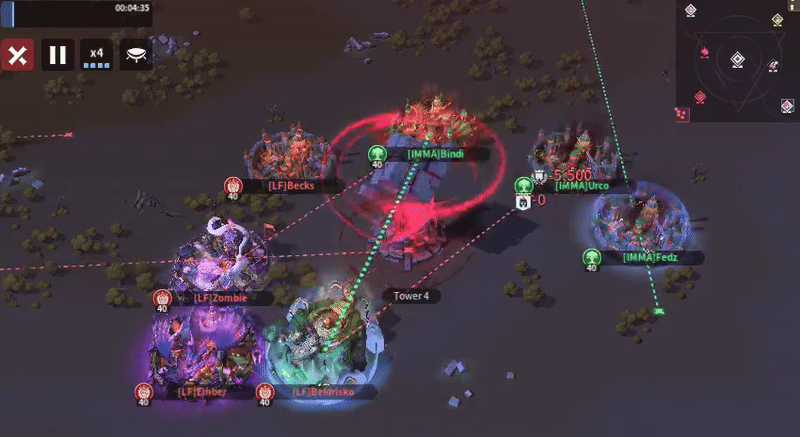The height and width of the screenshot is (437, 800).
Task: Choose the Tower 4 label
Action: [x=411, y=296]
